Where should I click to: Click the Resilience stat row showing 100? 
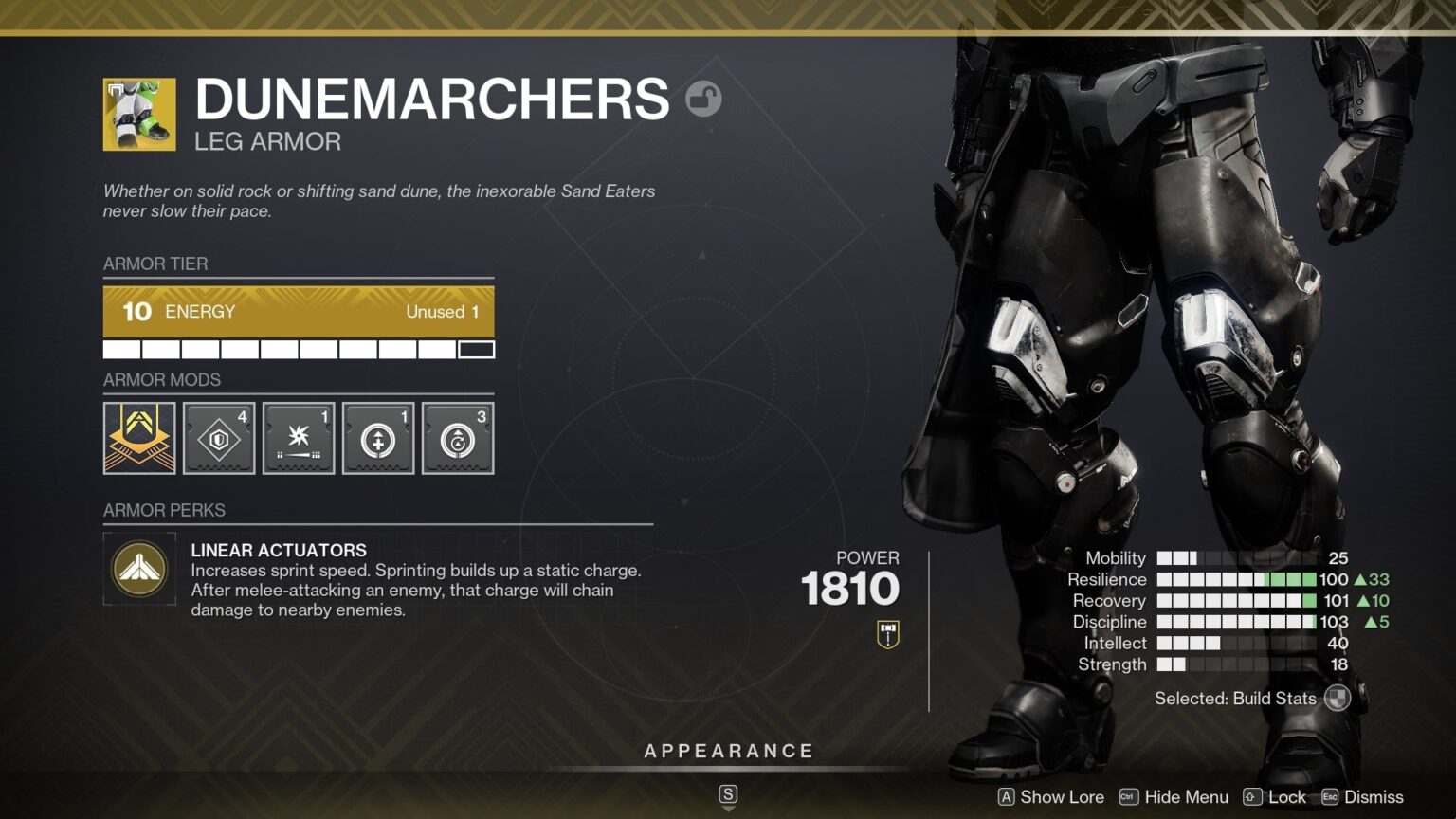point(1232,579)
